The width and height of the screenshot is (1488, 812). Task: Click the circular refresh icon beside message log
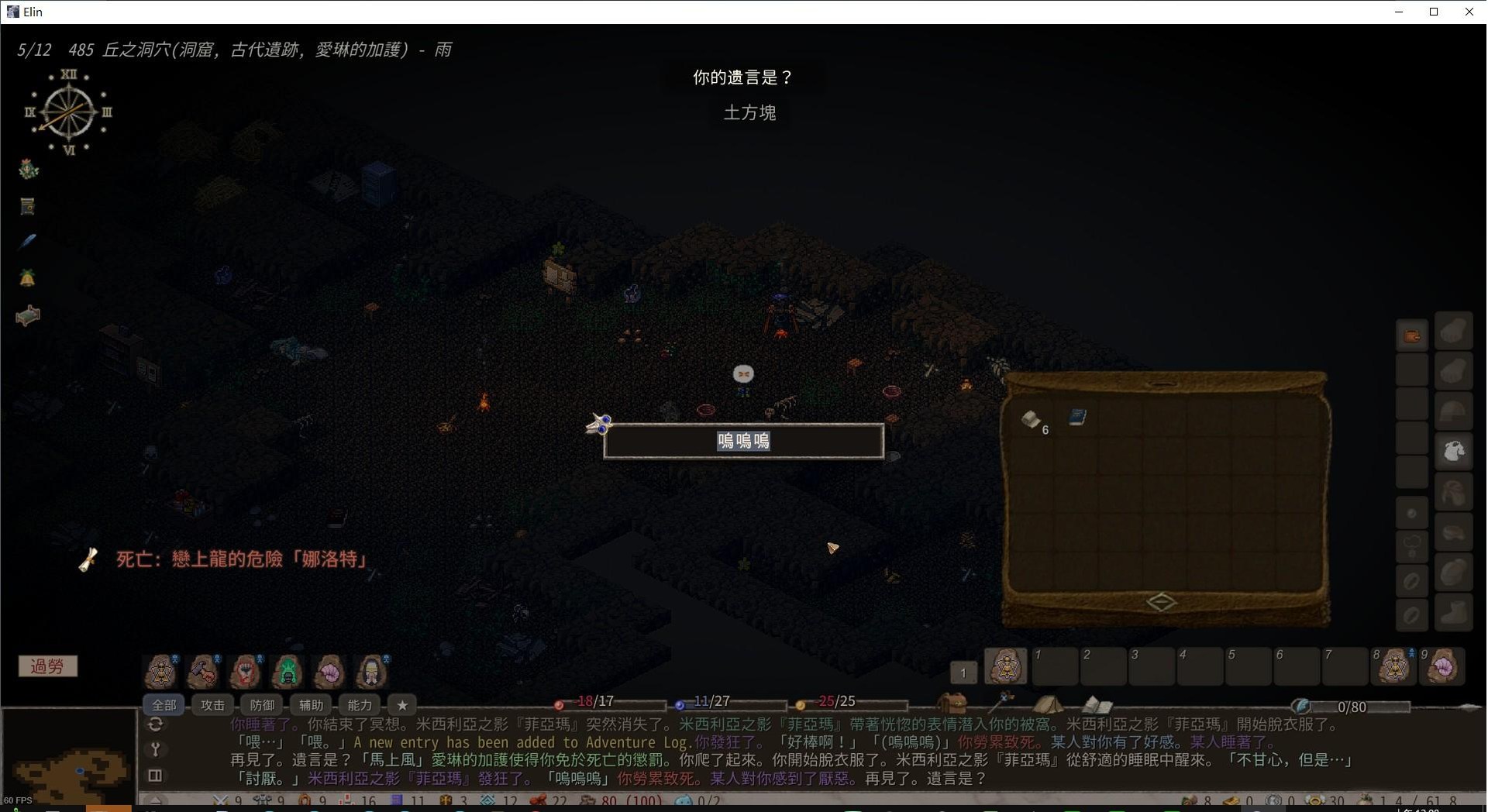coord(155,724)
